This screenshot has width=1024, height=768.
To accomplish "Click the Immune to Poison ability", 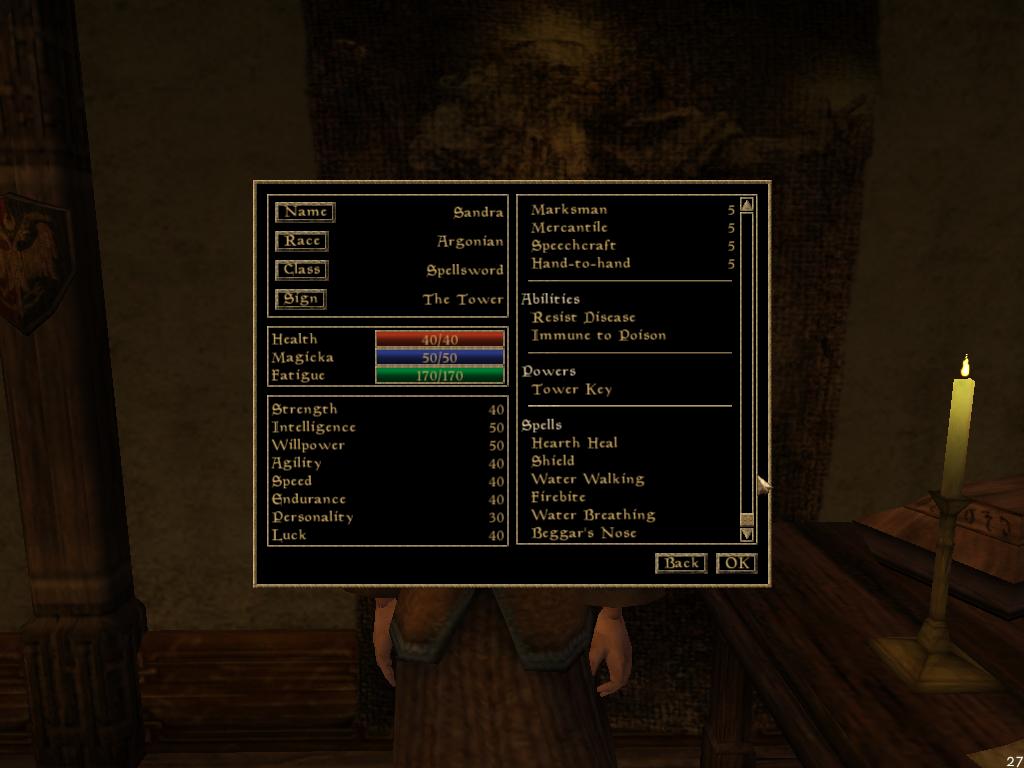I will click(x=598, y=335).
